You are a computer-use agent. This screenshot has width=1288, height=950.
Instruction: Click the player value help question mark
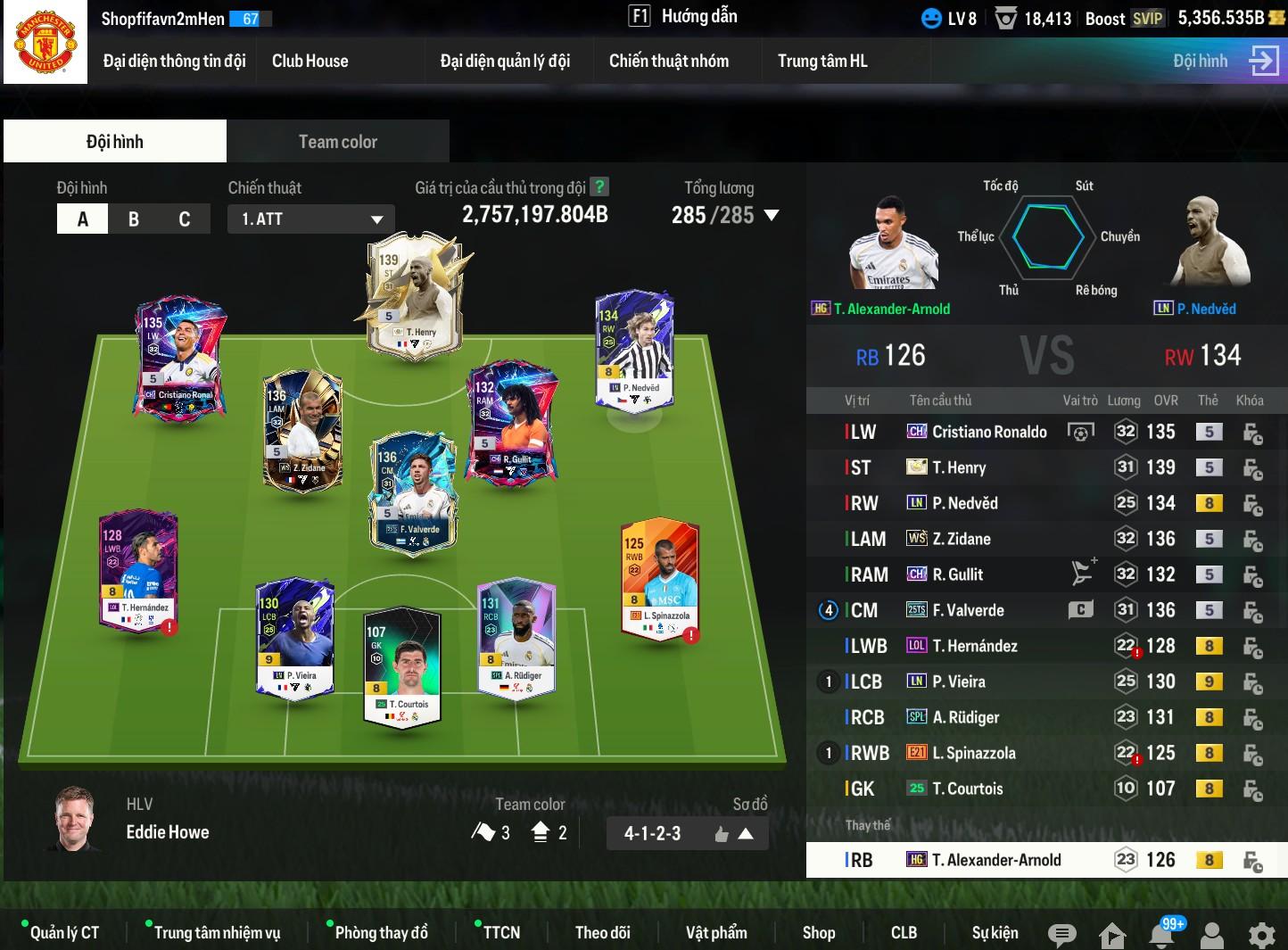[x=600, y=187]
